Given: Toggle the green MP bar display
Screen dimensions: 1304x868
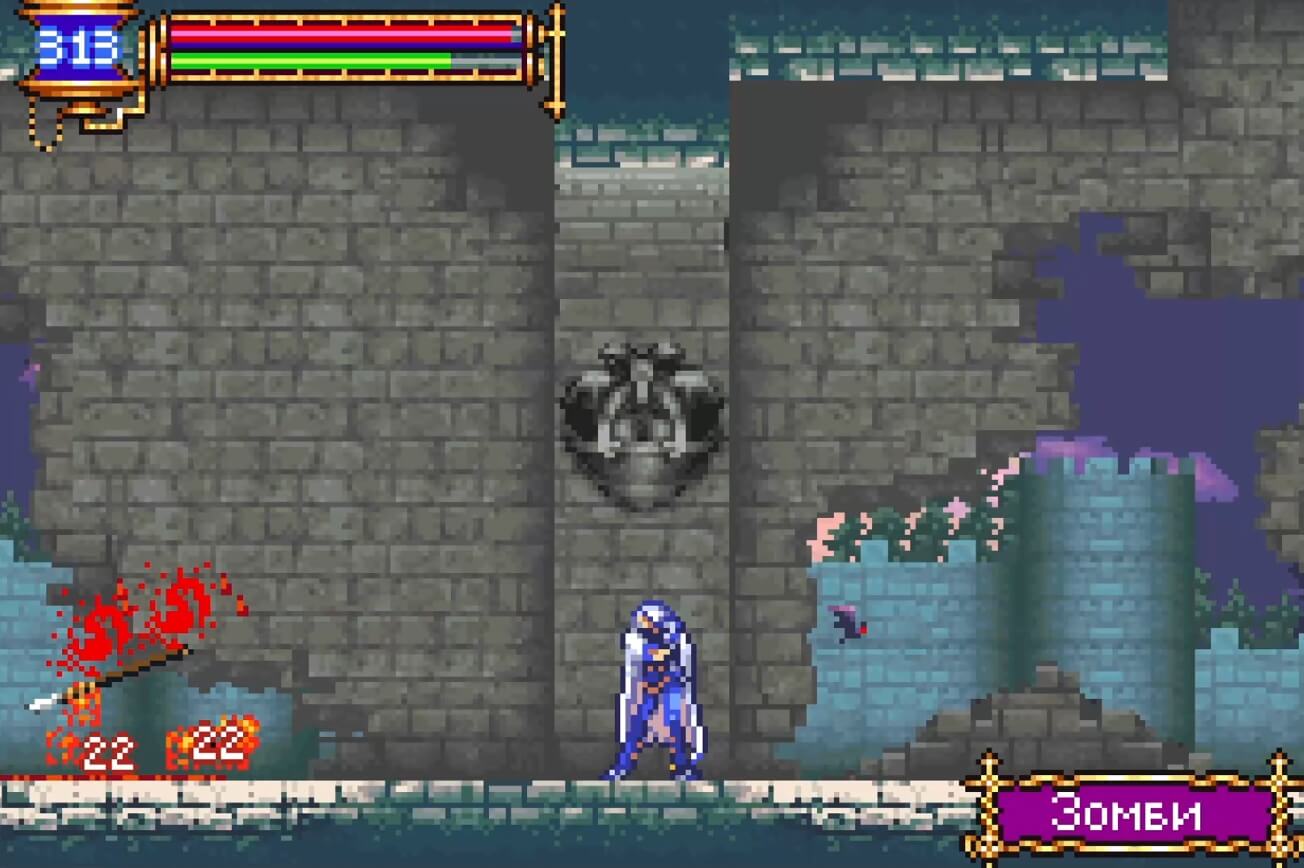Looking at the screenshot, I should click(310, 58).
